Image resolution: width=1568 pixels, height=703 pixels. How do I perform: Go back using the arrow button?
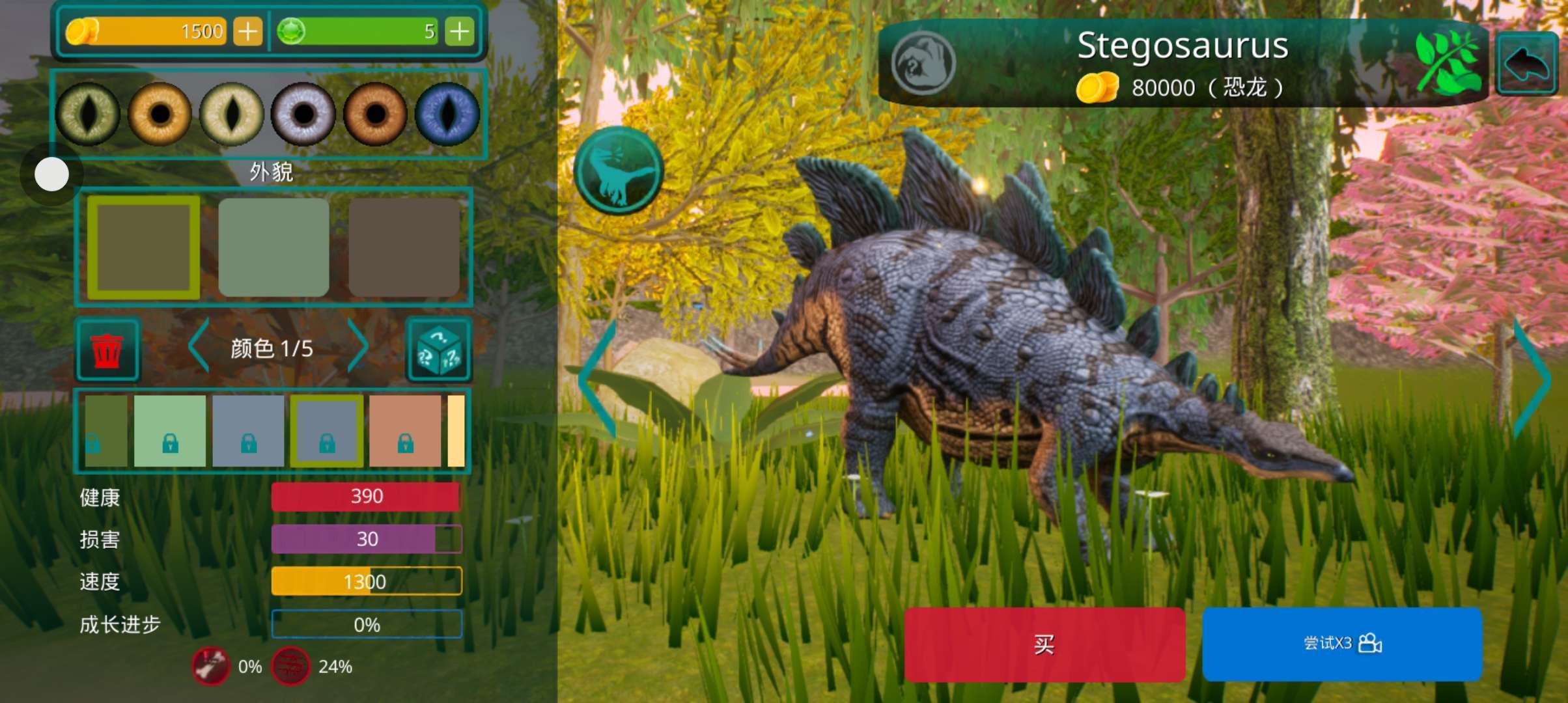point(1526,64)
